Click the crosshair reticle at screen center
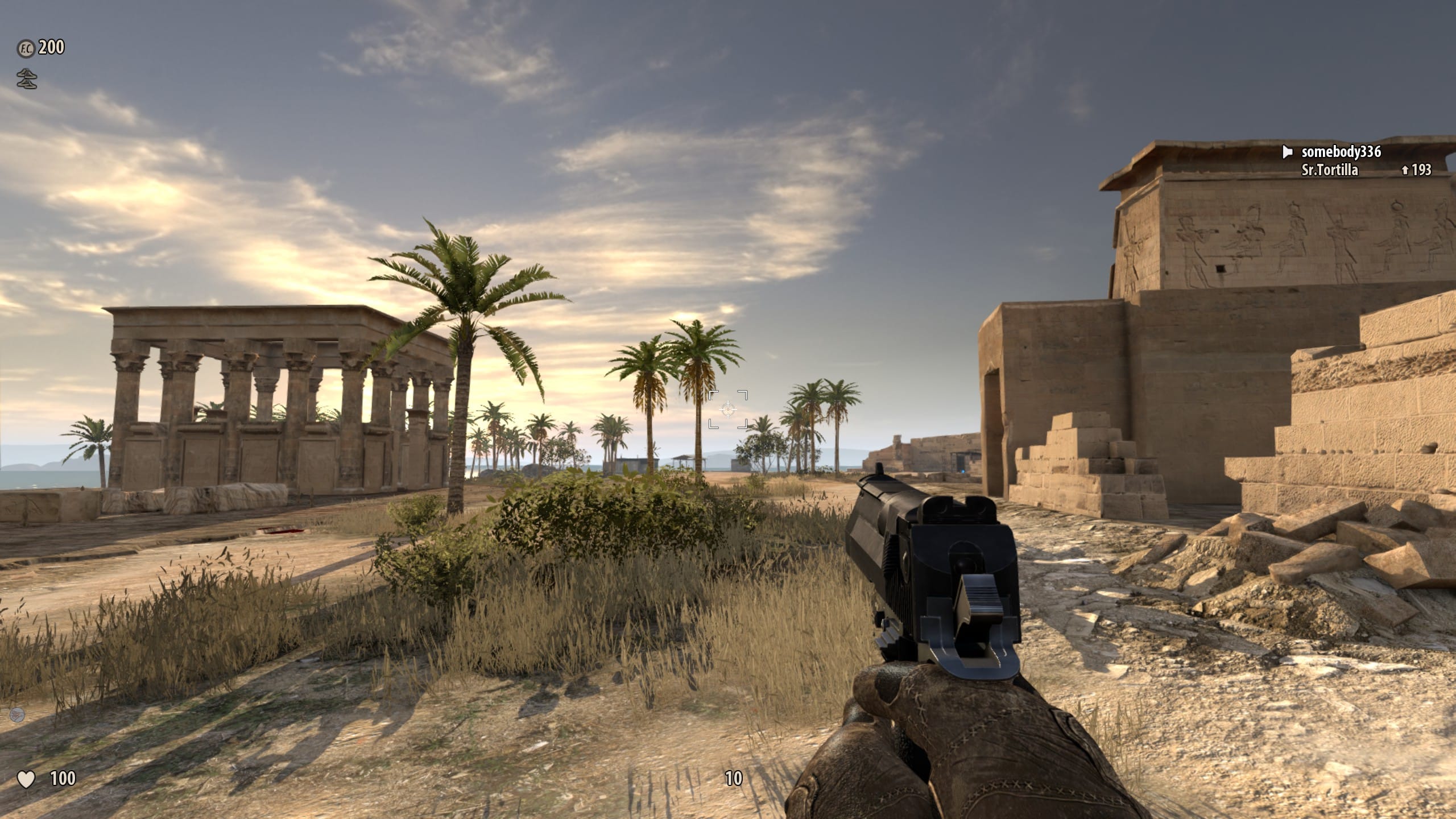1456x819 pixels. click(727, 411)
